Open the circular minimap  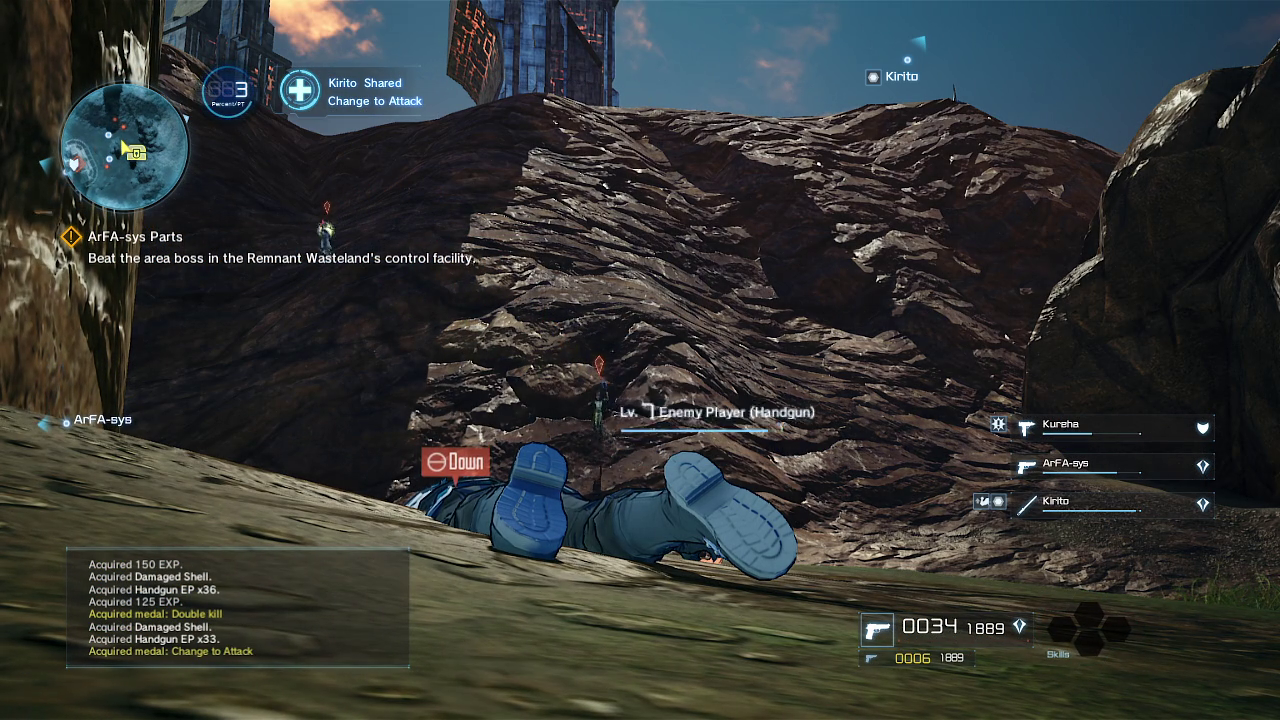tap(123, 146)
